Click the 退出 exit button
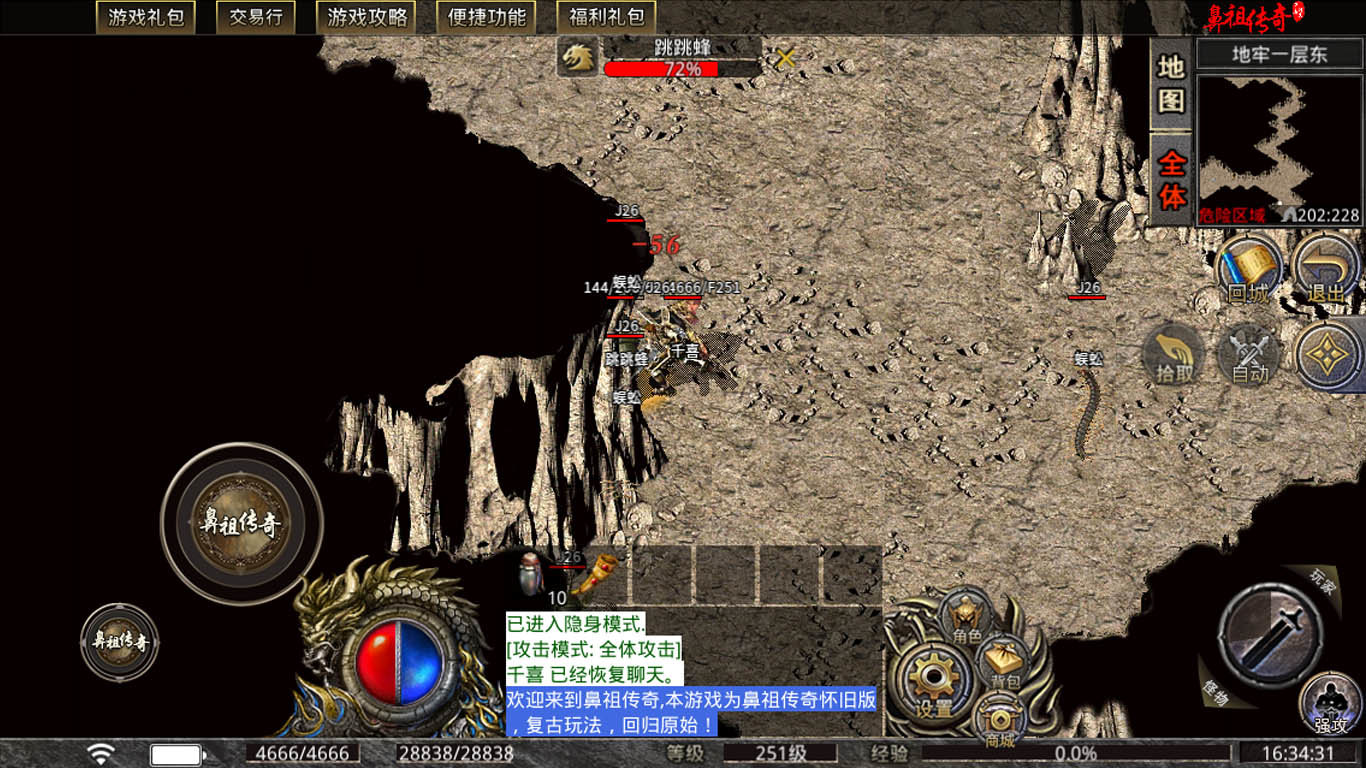1366x768 pixels. pos(1326,270)
